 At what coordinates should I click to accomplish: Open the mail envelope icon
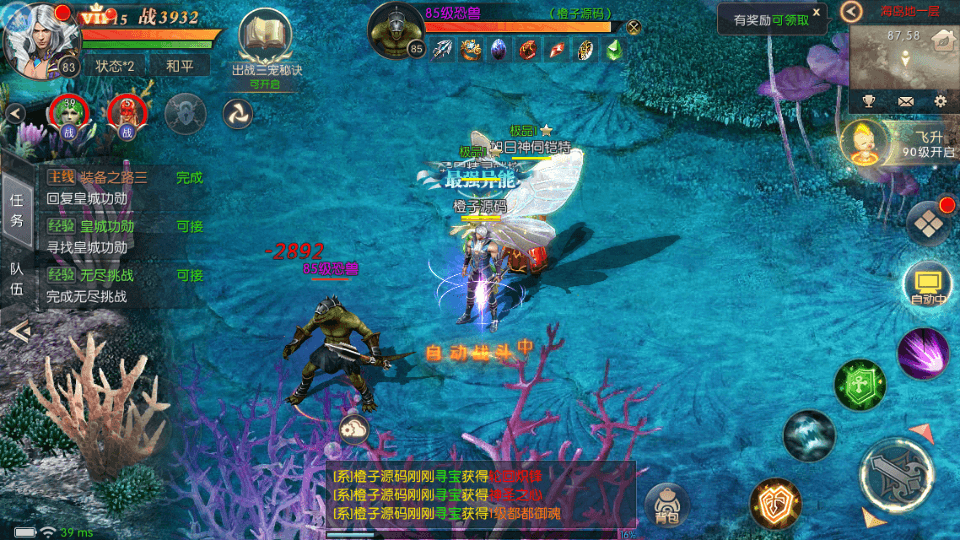coord(905,101)
